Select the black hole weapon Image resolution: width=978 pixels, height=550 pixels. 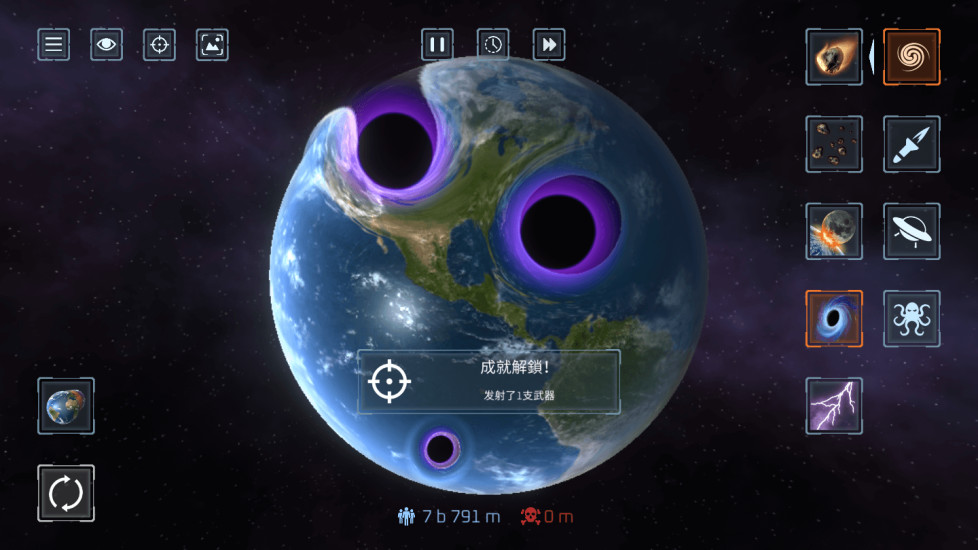coord(834,318)
